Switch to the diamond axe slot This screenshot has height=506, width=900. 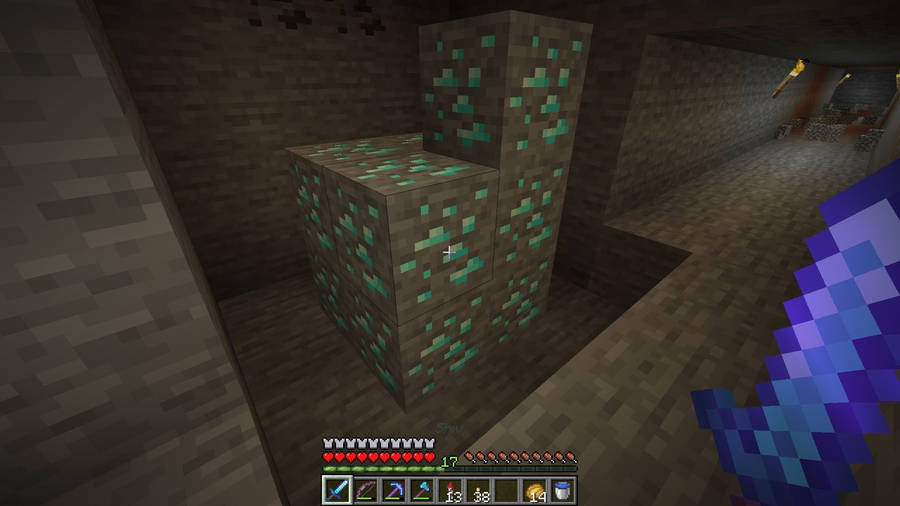[x=422, y=490]
